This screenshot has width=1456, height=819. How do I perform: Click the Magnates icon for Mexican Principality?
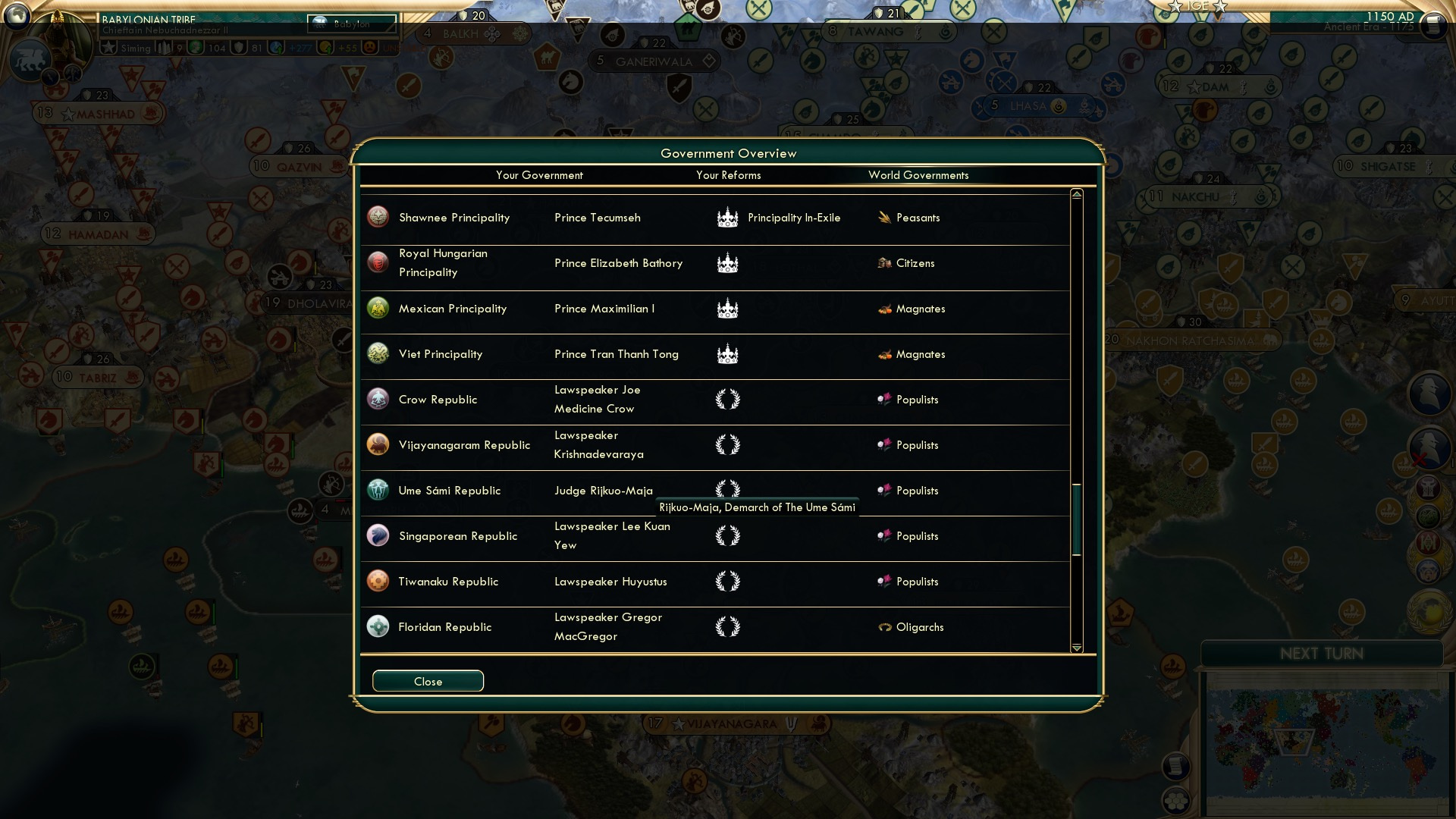(884, 309)
